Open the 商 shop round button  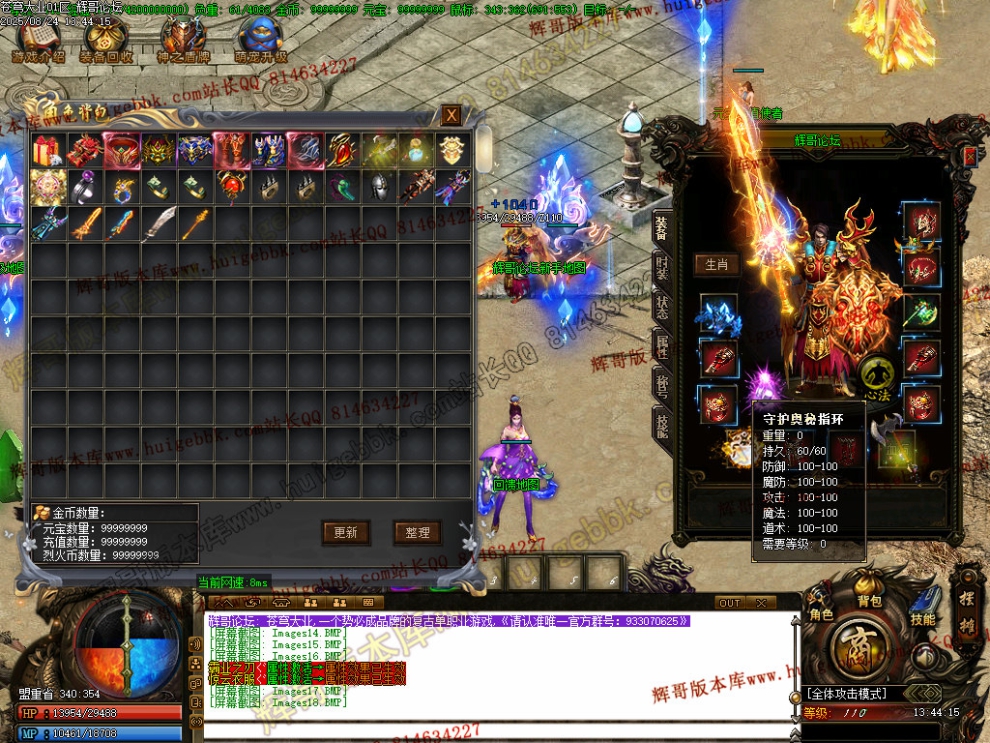click(x=858, y=645)
